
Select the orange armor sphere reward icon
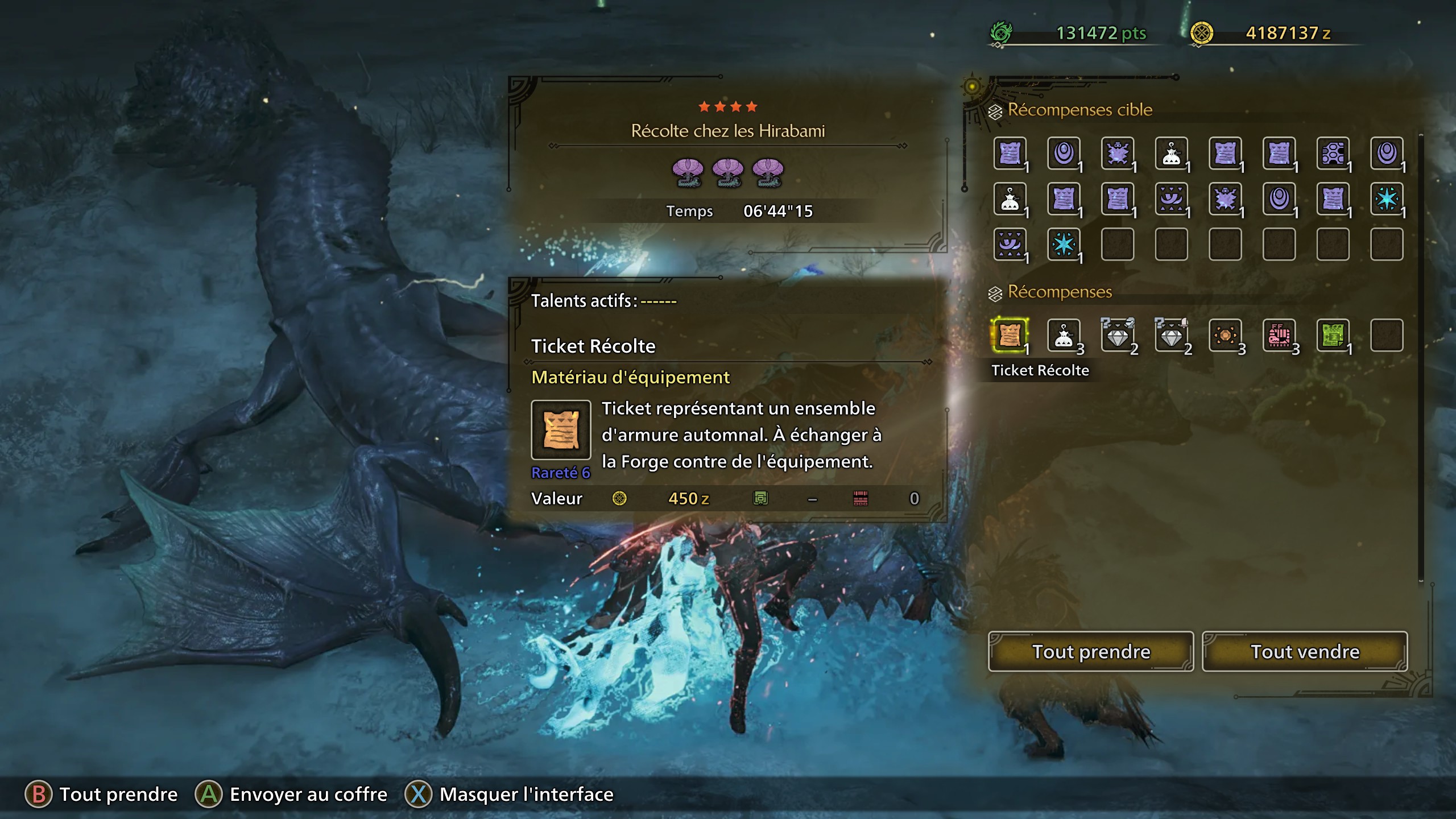click(x=1226, y=336)
